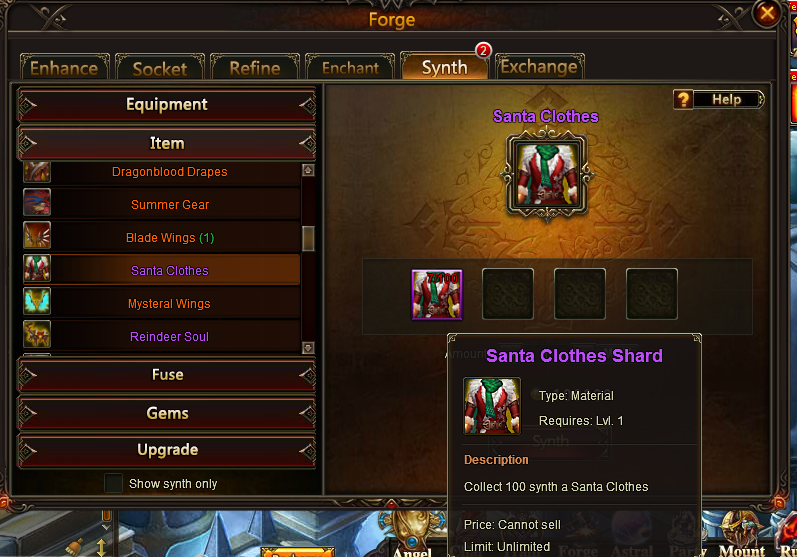The image size is (797, 557).
Task: Expand the Fuse category
Action: [167, 375]
